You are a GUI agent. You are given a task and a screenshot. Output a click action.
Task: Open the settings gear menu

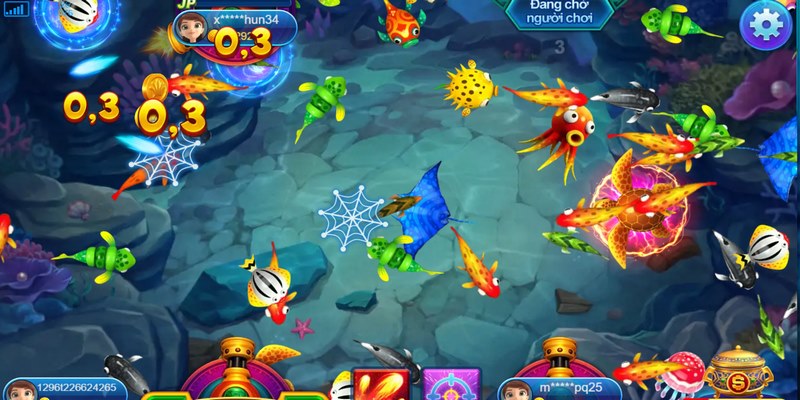pos(766,24)
